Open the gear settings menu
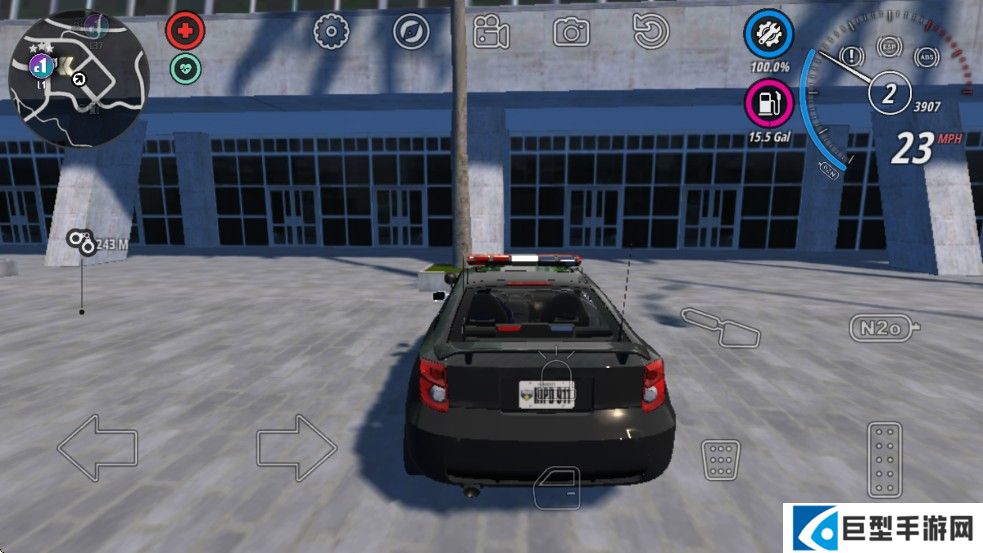 pos(330,32)
